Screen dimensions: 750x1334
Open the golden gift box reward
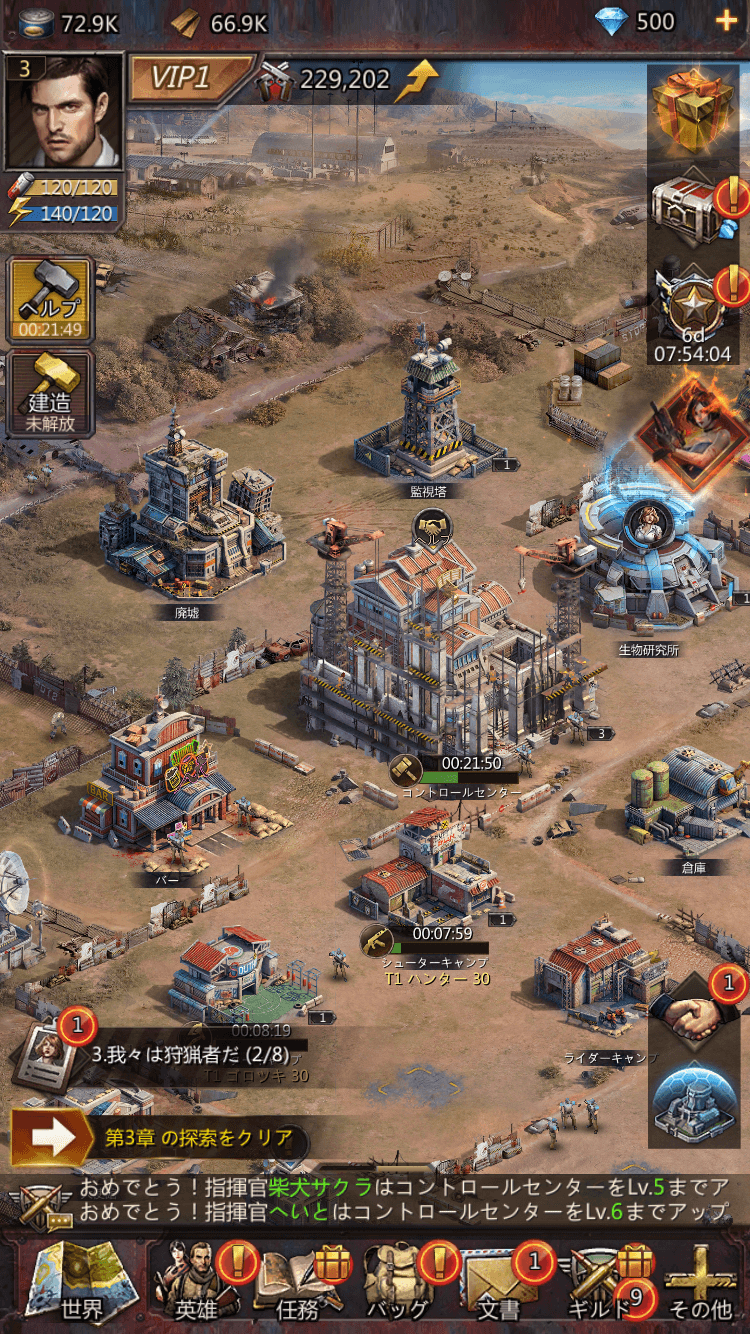(692, 105)
